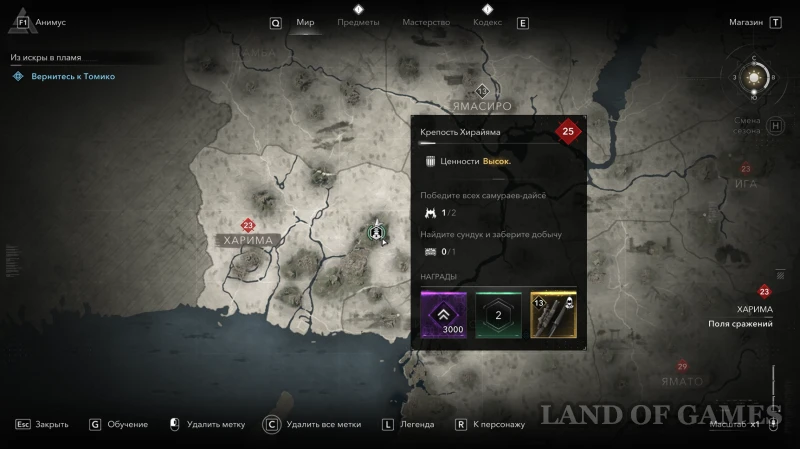Select the Ямато region marker

click(x=683, y=367)
